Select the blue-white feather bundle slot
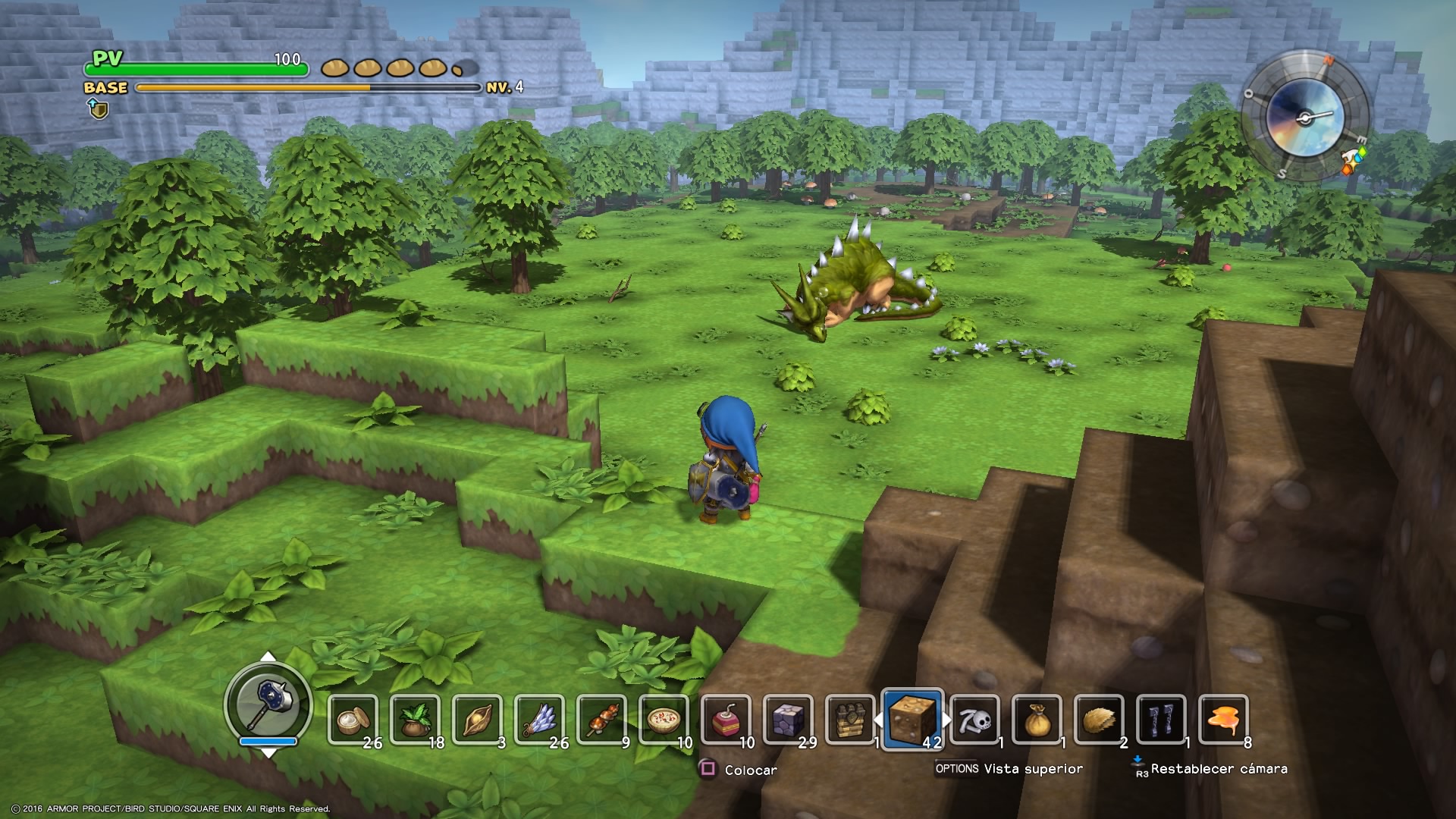Screen dimensions: 1456x819 click(x=540, y=720)
